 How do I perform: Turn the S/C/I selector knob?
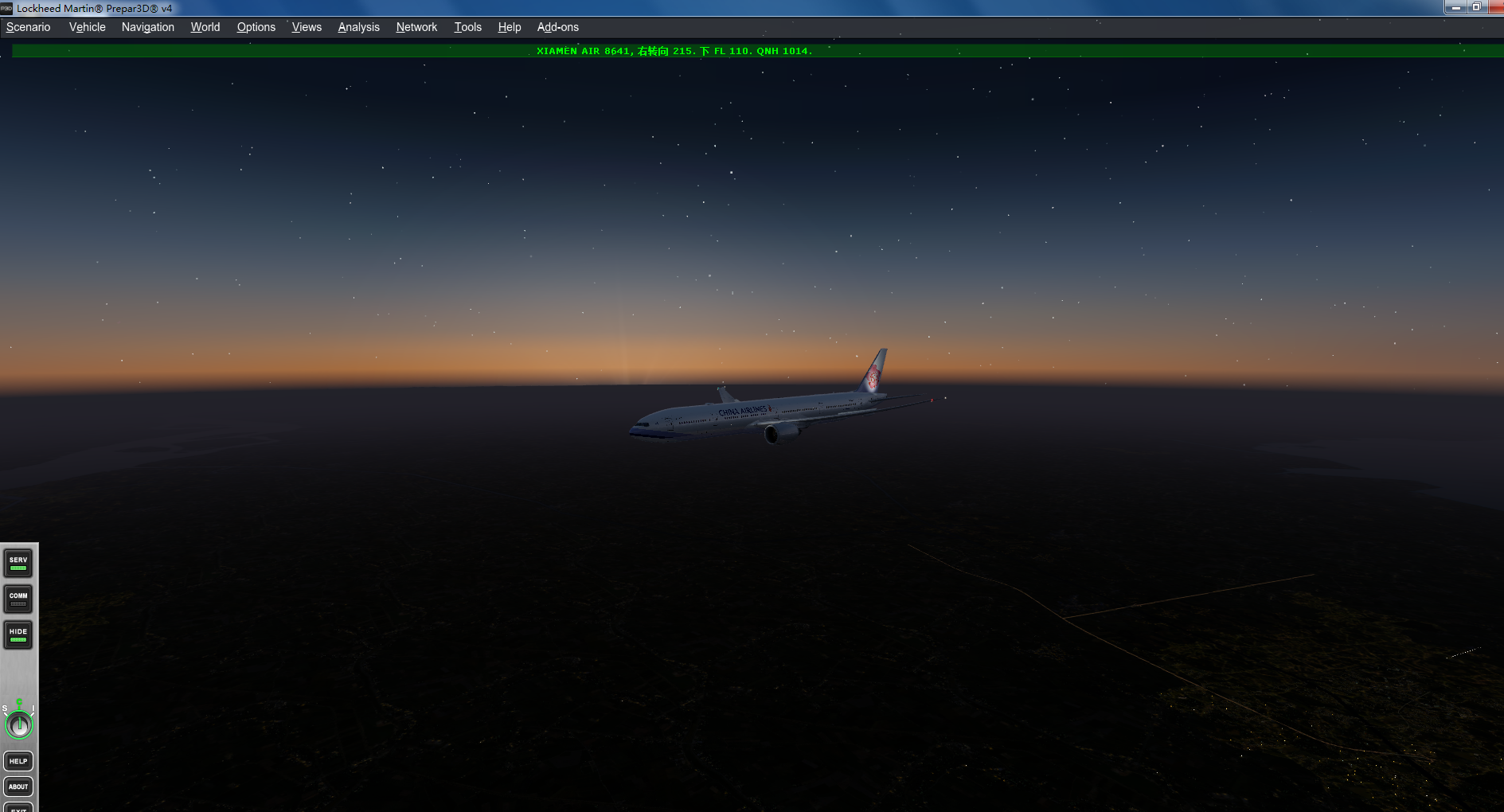point(18,724)
